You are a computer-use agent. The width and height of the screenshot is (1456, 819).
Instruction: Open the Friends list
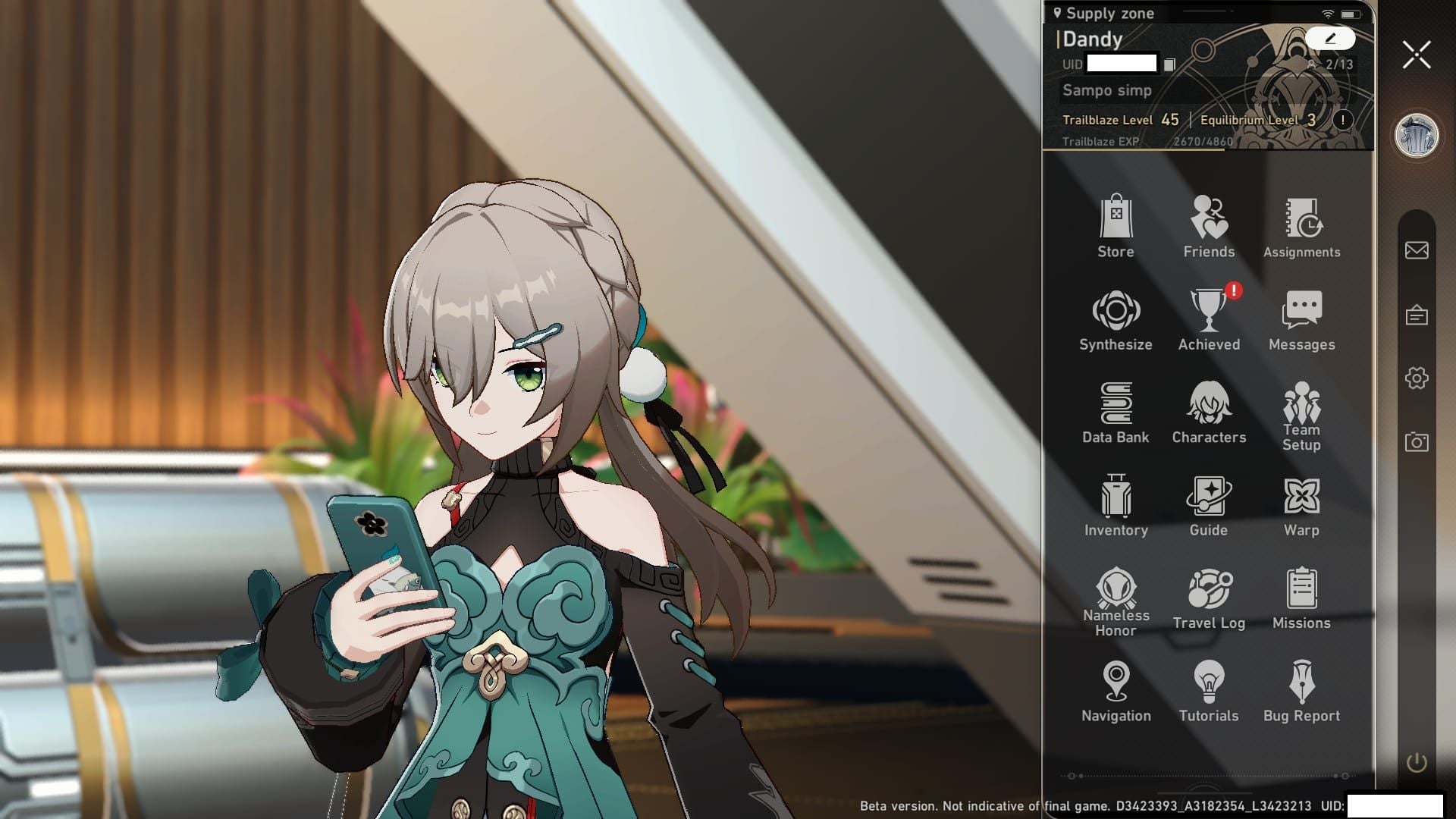point(1209,226)
